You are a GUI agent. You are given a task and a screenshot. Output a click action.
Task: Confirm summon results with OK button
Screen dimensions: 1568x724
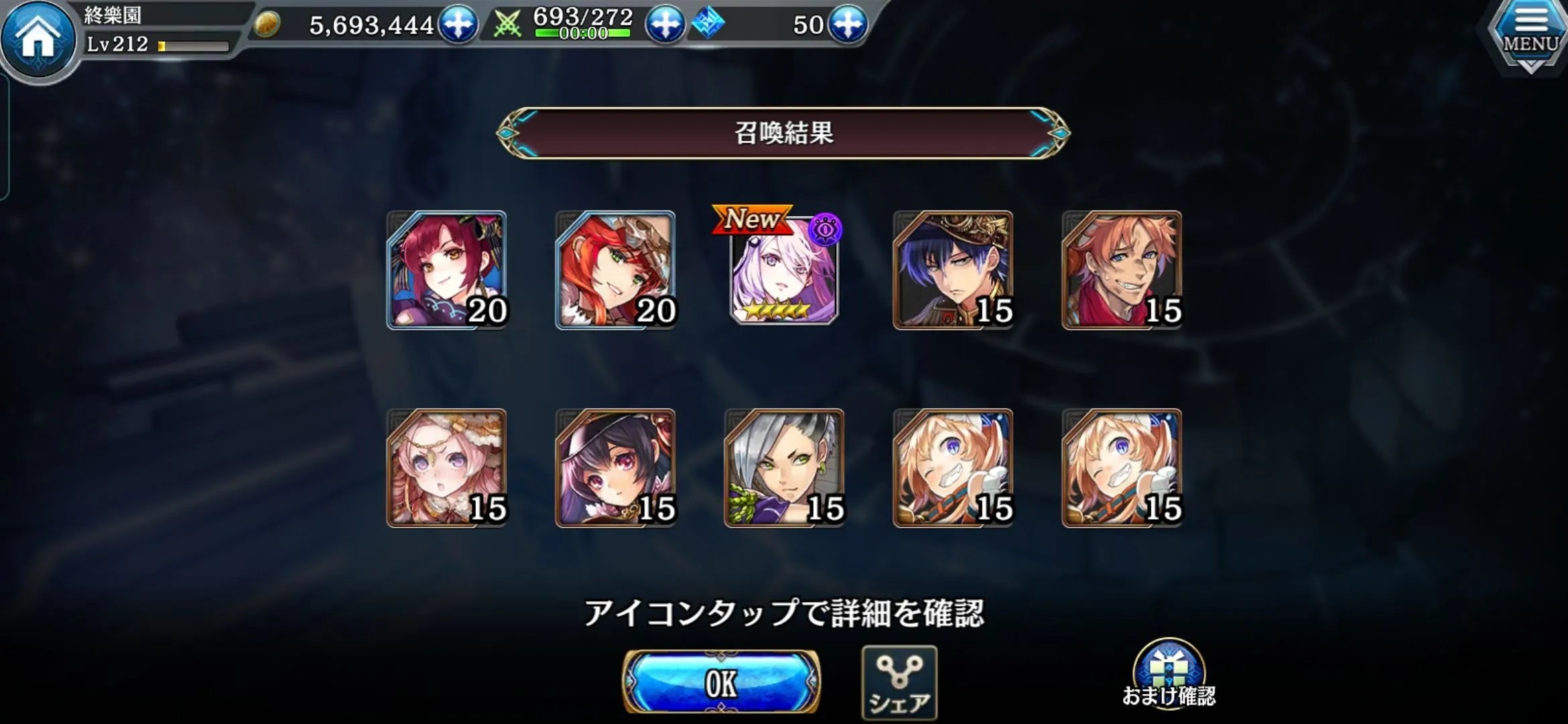tap(721, 682)
